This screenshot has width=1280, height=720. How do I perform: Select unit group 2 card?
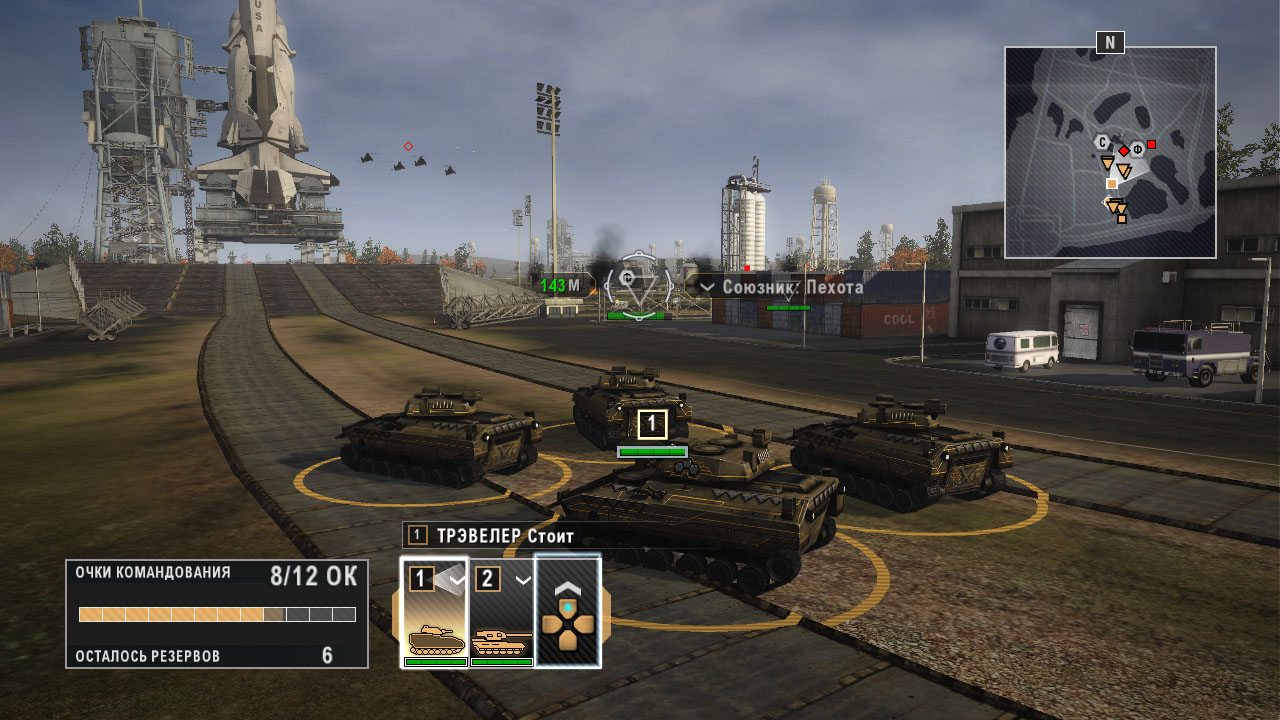tap(501, 611)
